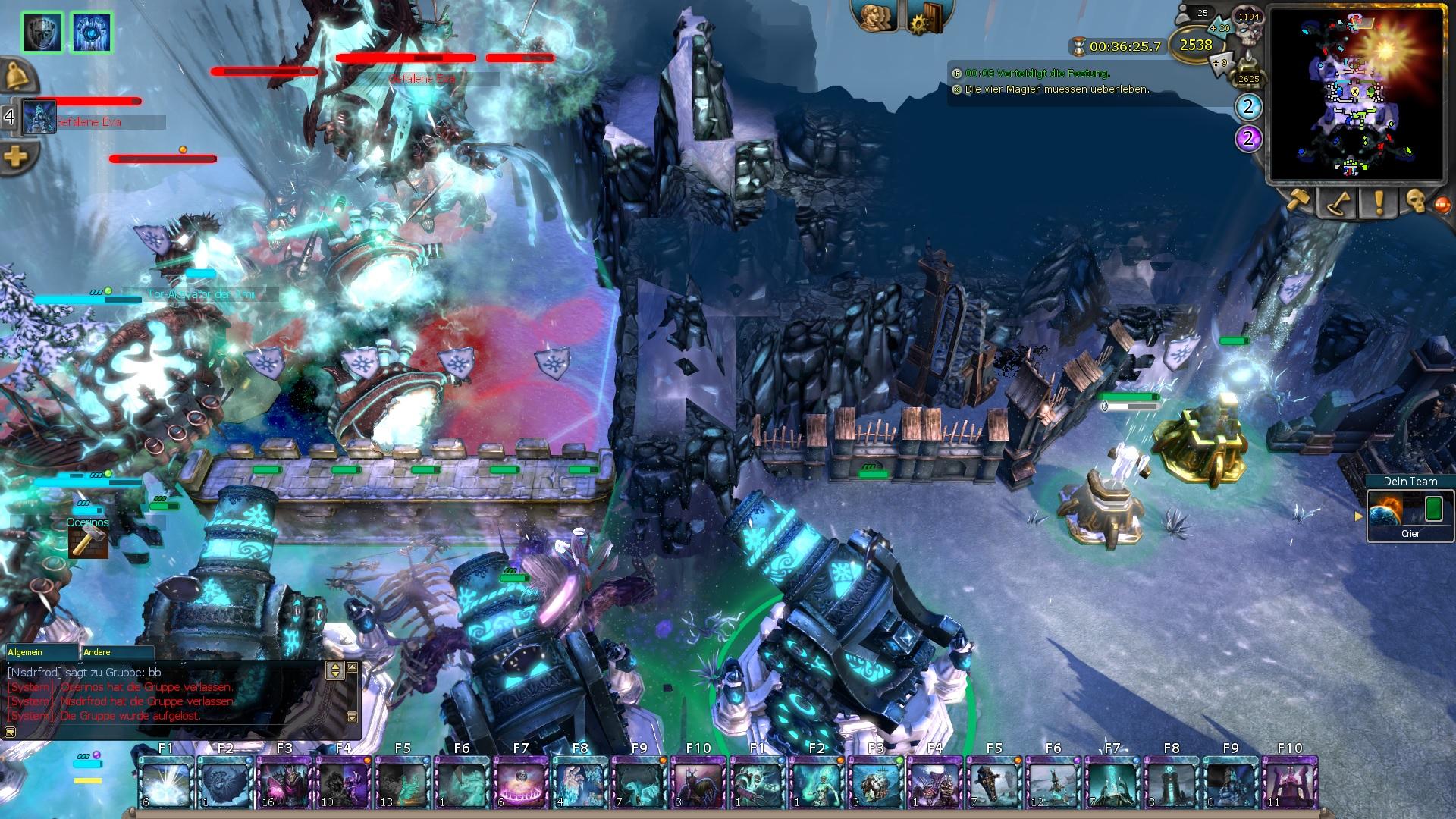Viewport: 1456px width, 819px height.
Task: Click the red minus button by minimap
Action: click(x=1443, y=203)
